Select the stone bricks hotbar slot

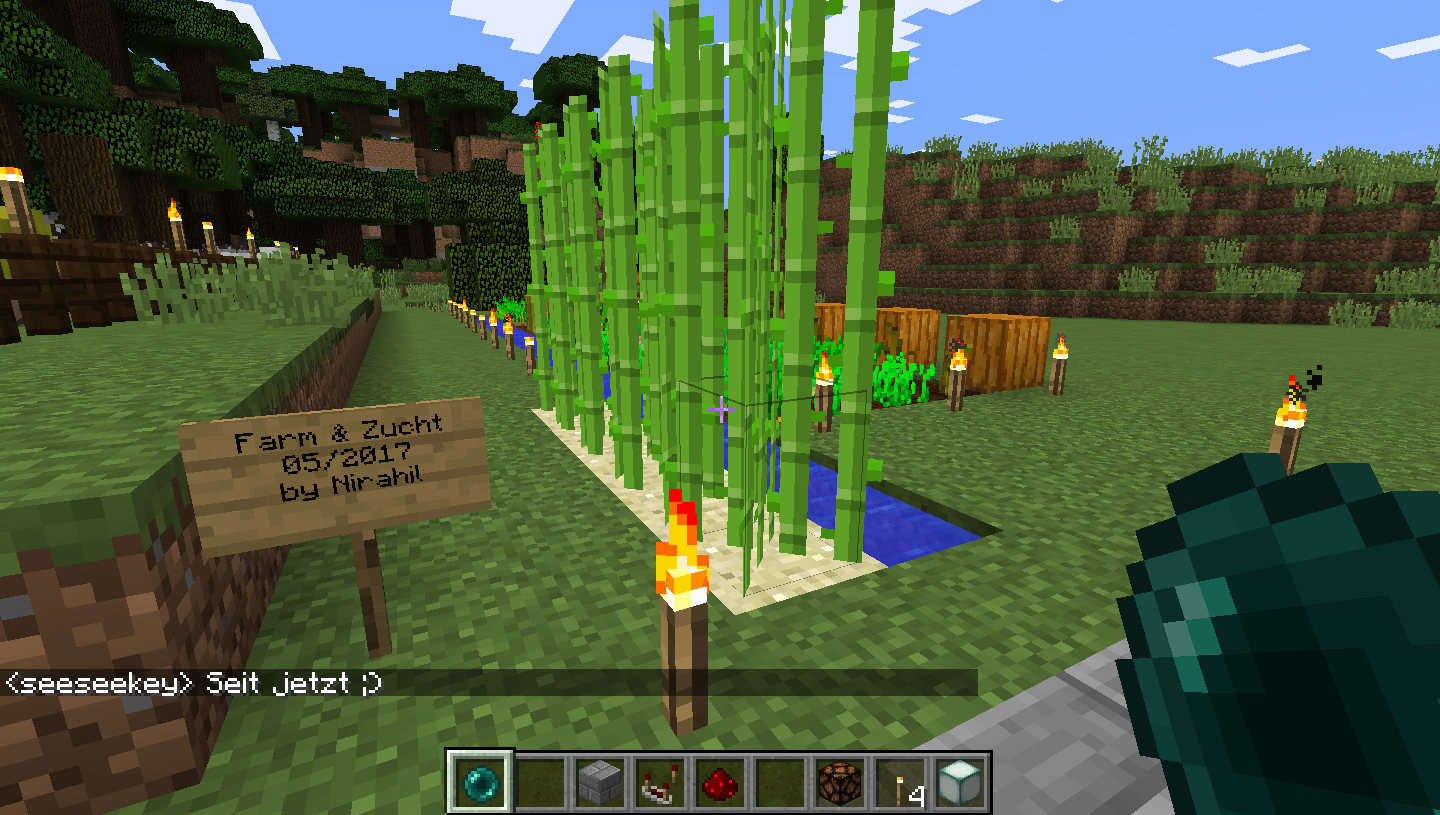pos(600,782)
